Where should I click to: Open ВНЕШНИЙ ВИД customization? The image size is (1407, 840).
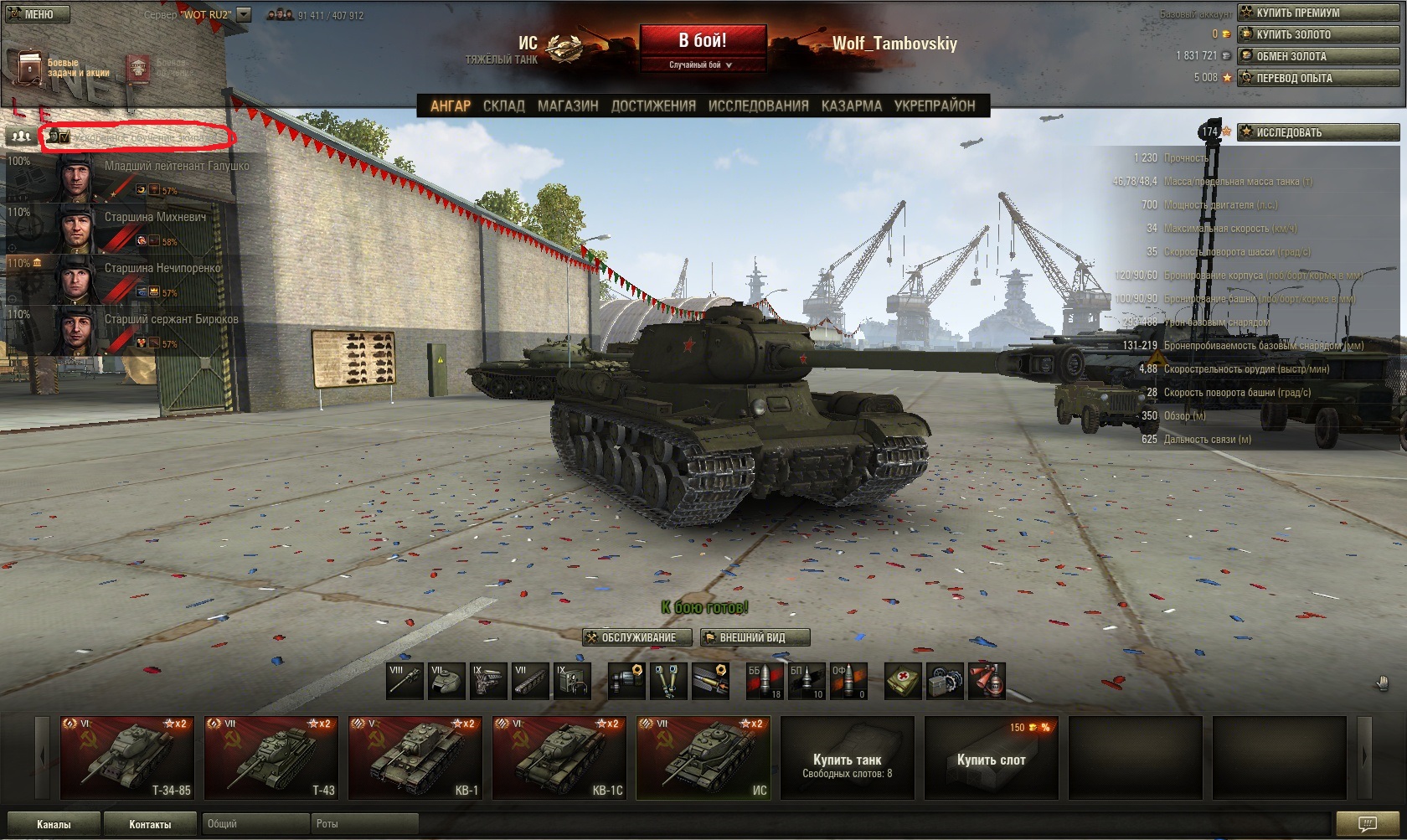755,637
